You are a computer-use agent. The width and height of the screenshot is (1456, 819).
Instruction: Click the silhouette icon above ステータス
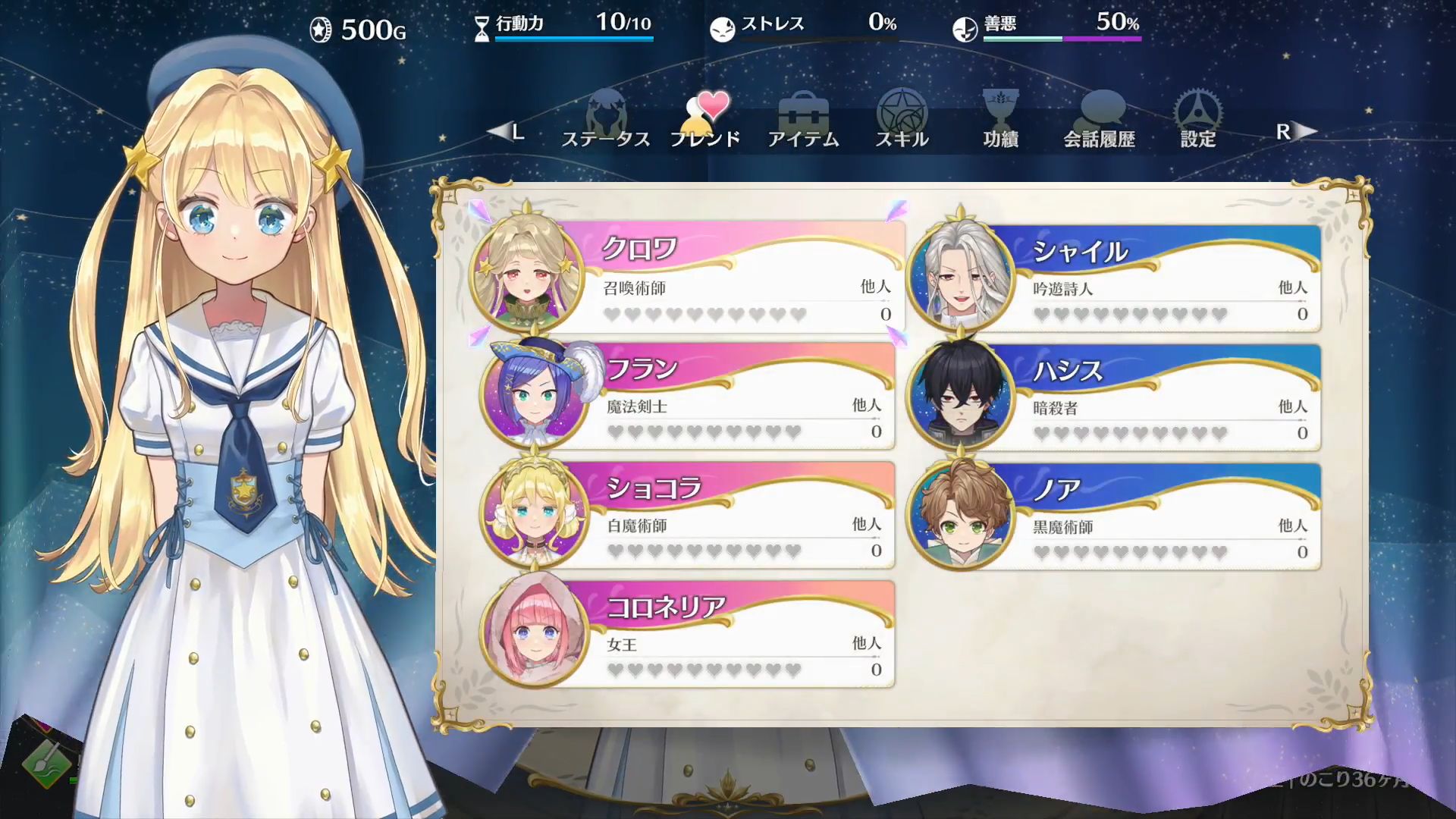click(607, 112)
